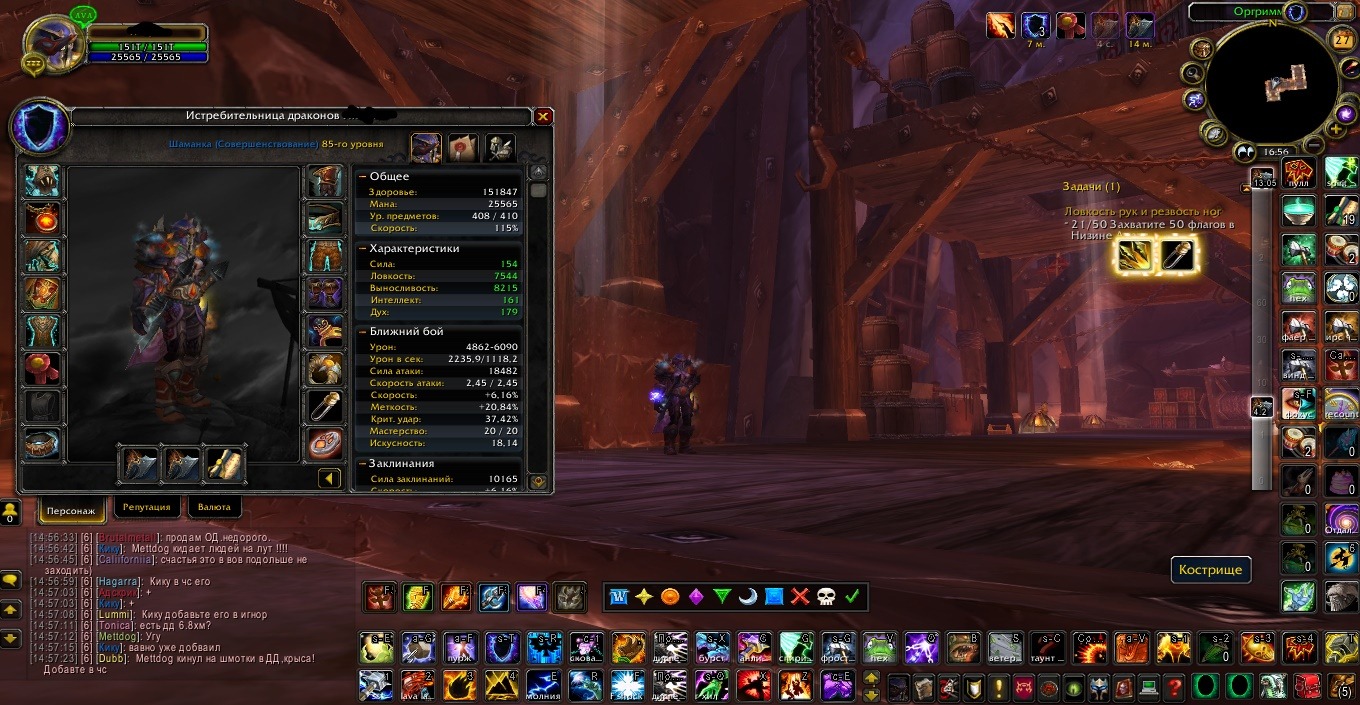Open the Валюта tab

[214, 508]
